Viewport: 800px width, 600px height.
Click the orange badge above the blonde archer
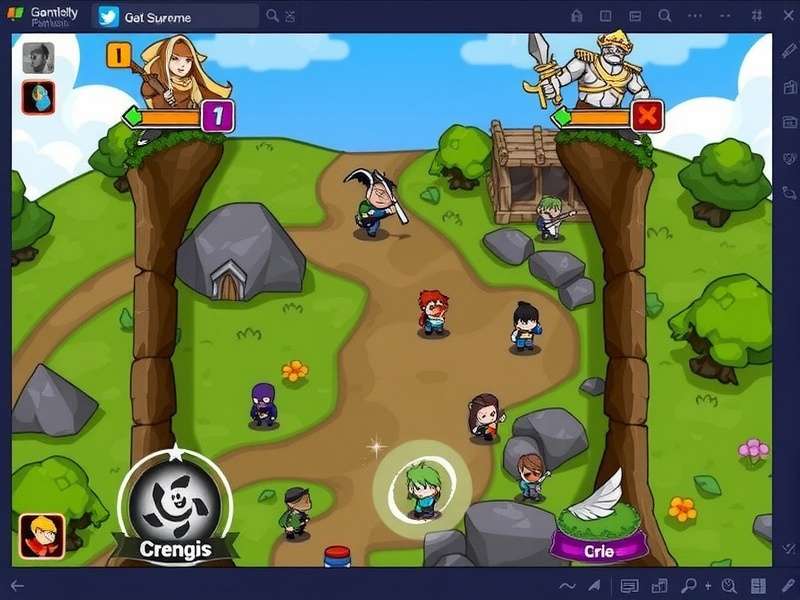[x=118, y=55]
